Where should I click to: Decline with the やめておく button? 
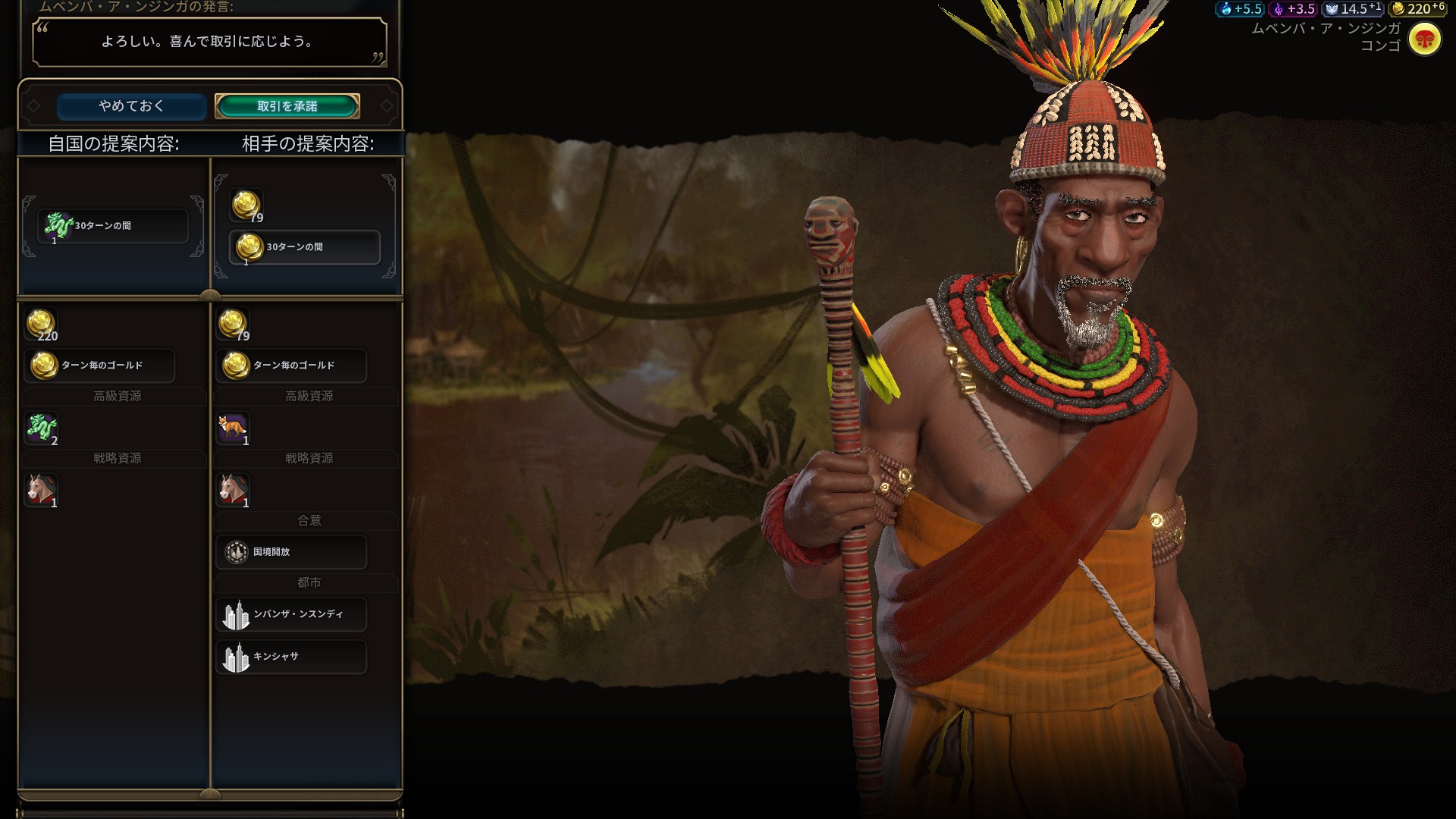tap(131, 106)
